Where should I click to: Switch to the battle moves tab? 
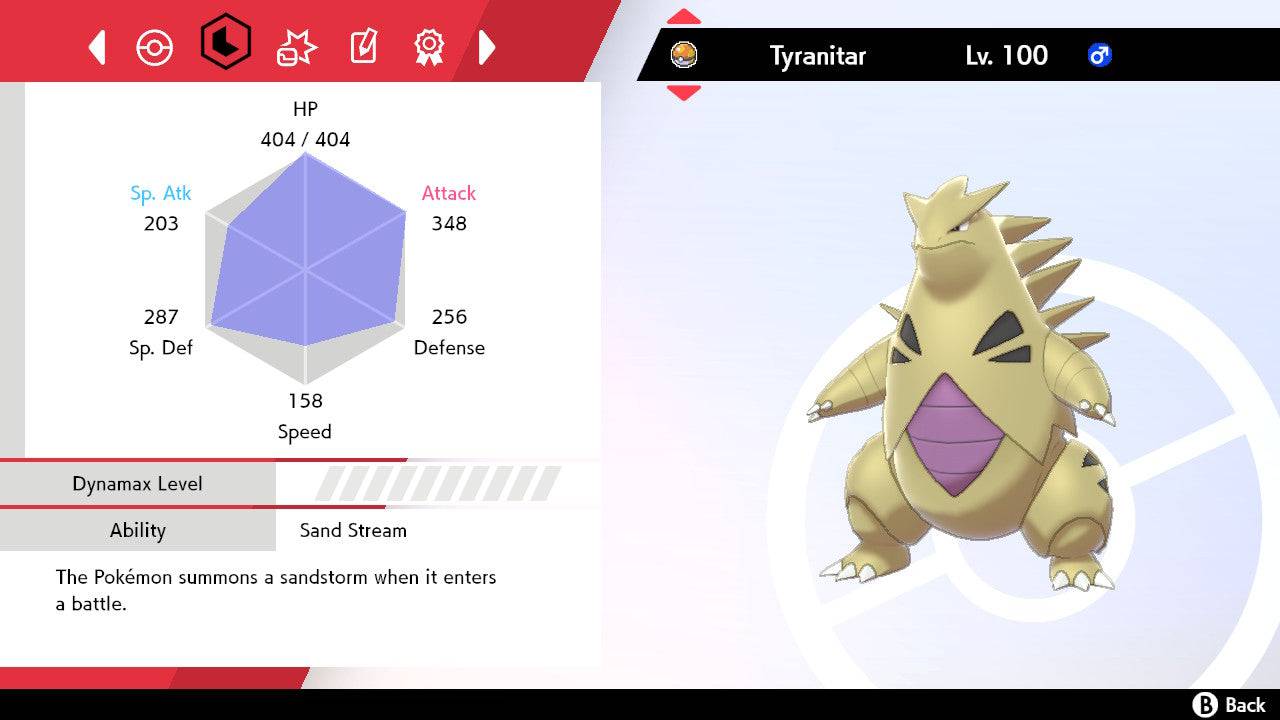296,47
